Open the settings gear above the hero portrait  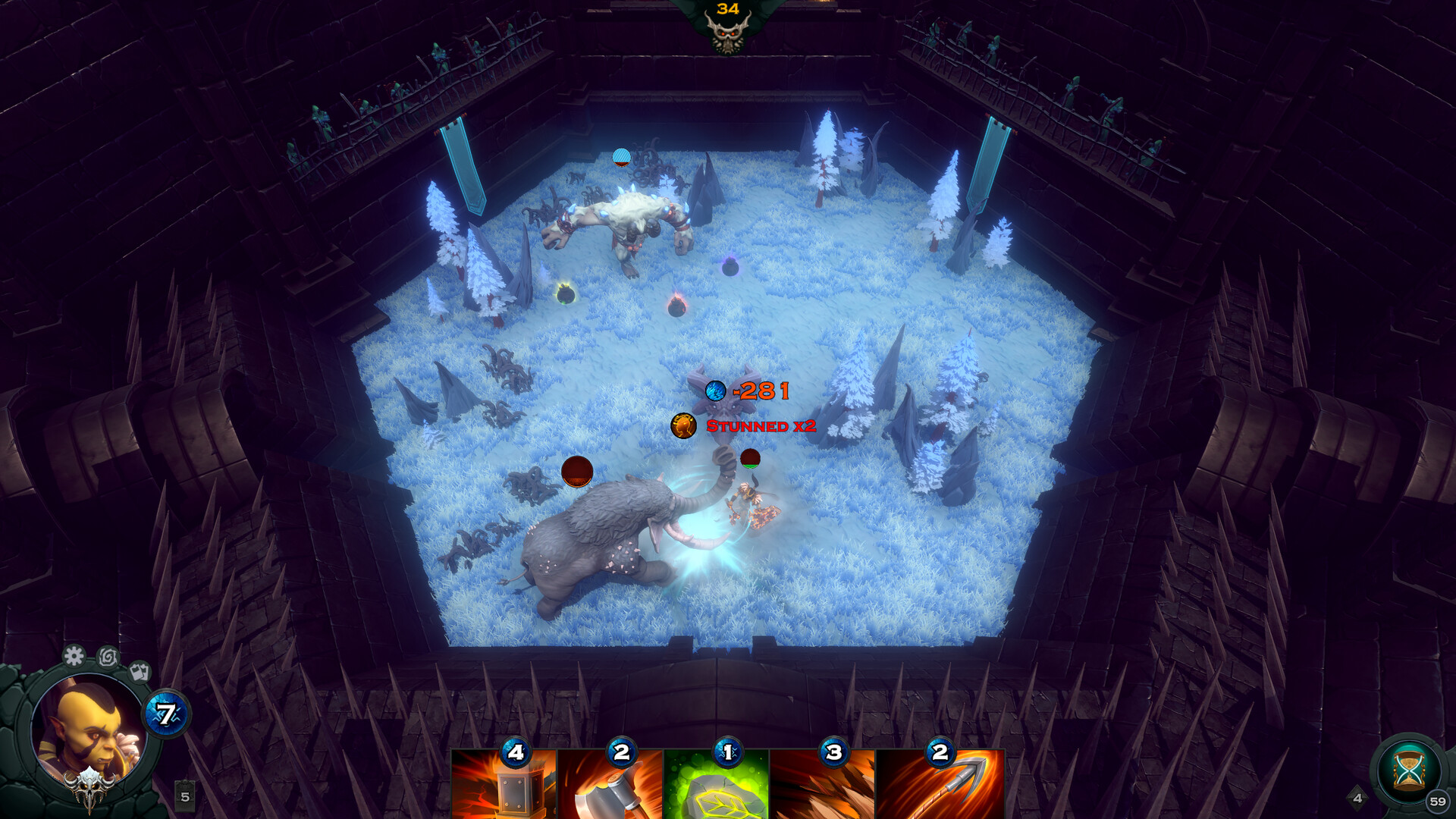pos(73,657)
